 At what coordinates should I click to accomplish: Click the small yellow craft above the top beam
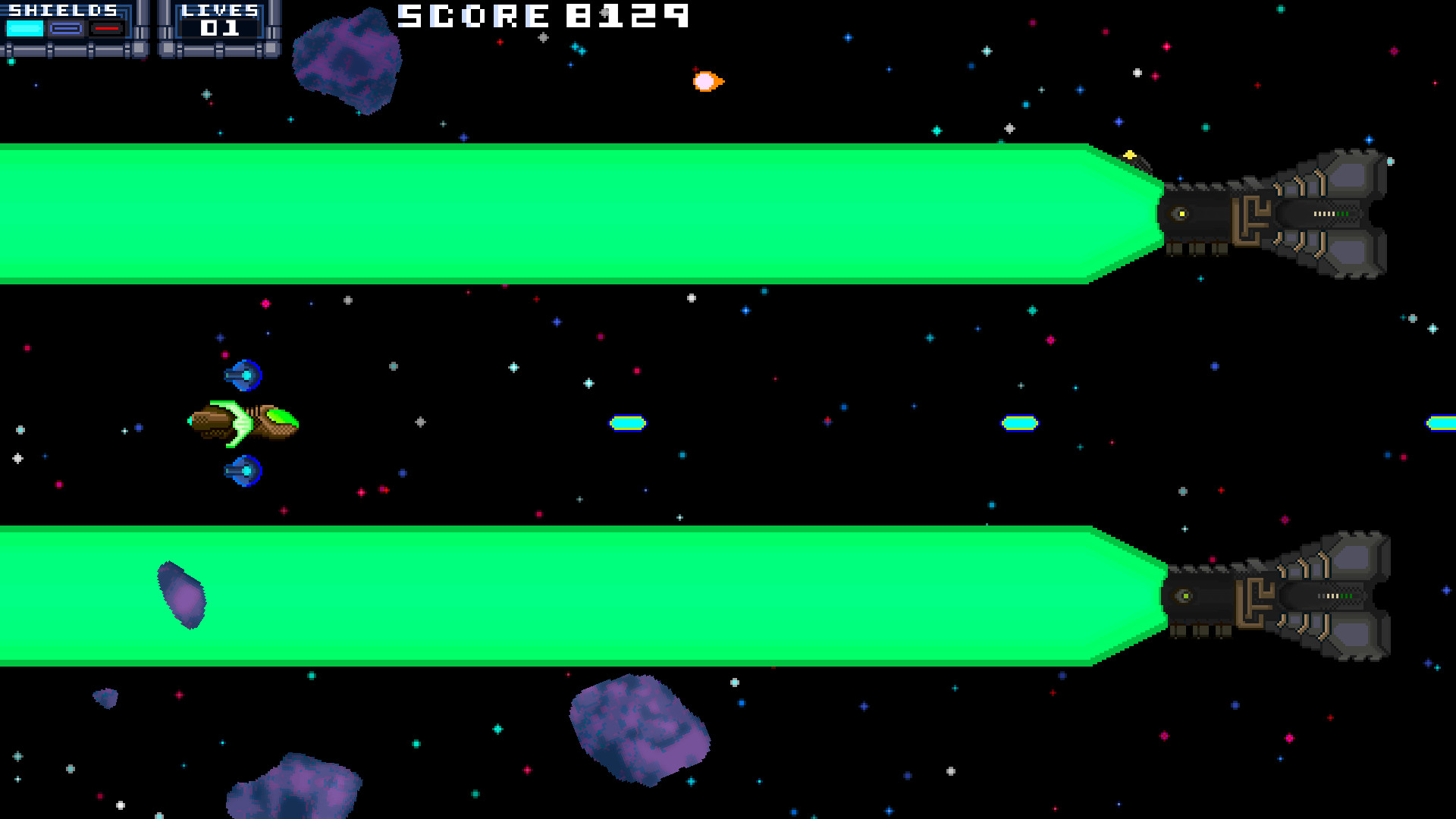(1128, 156)
